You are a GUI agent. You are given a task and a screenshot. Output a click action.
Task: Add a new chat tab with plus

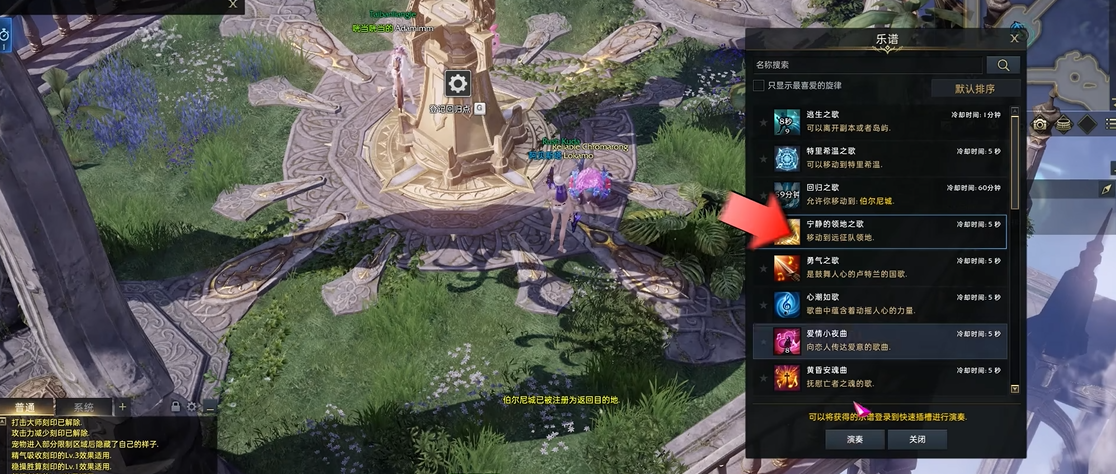pyautogui.click(x=123, y=407)
